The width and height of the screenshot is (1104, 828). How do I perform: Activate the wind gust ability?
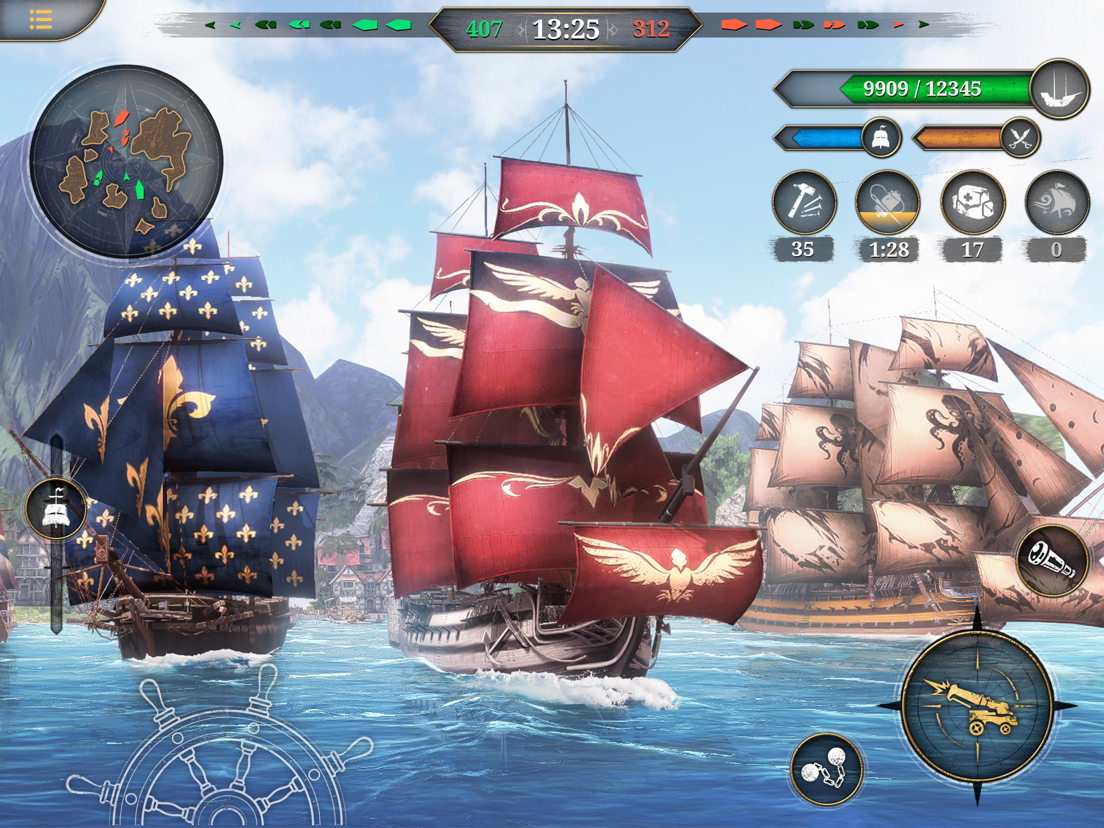point(1057,203)
